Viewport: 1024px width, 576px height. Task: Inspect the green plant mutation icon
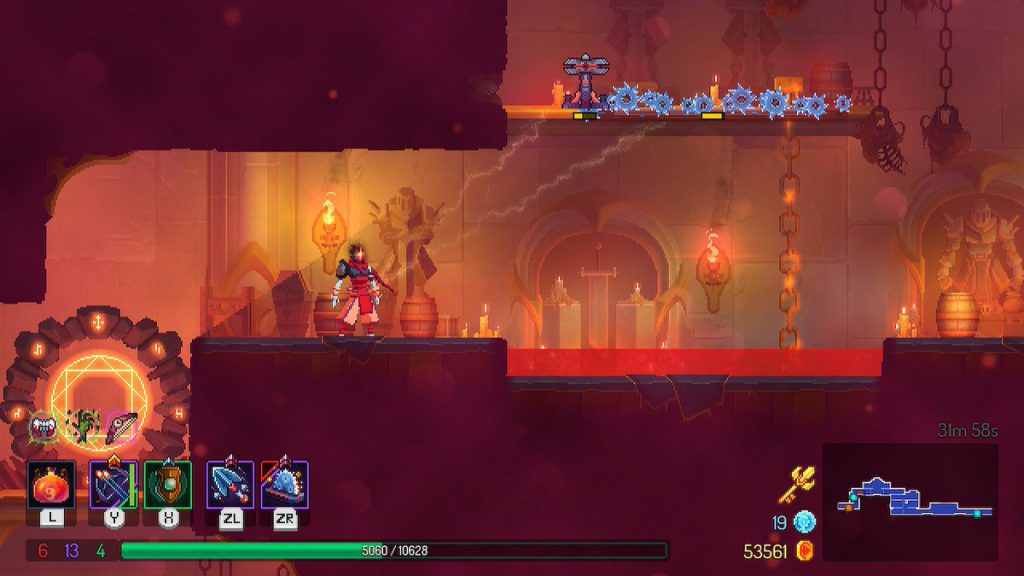coord(82,425)
